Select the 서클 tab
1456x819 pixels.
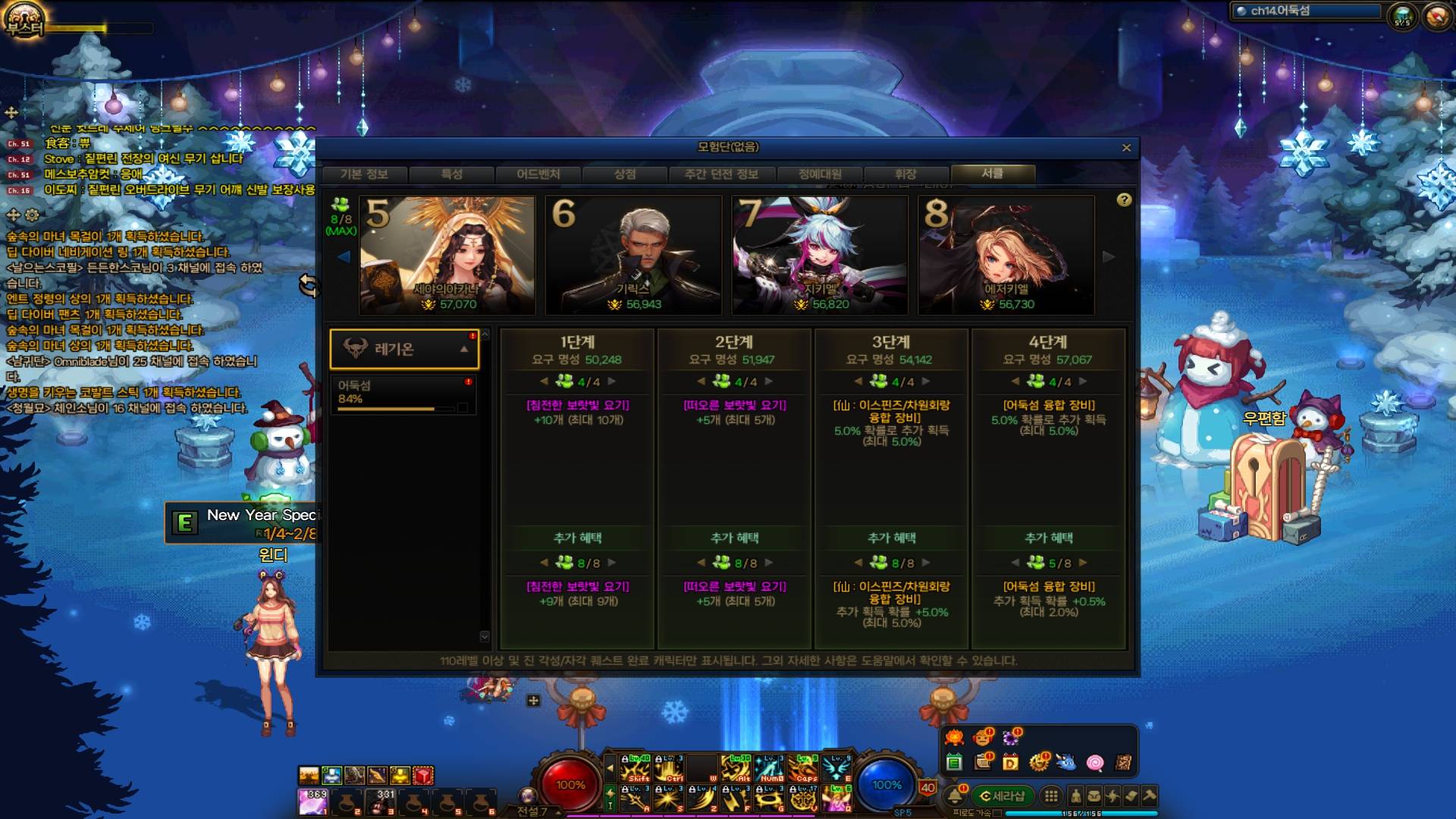993,174
